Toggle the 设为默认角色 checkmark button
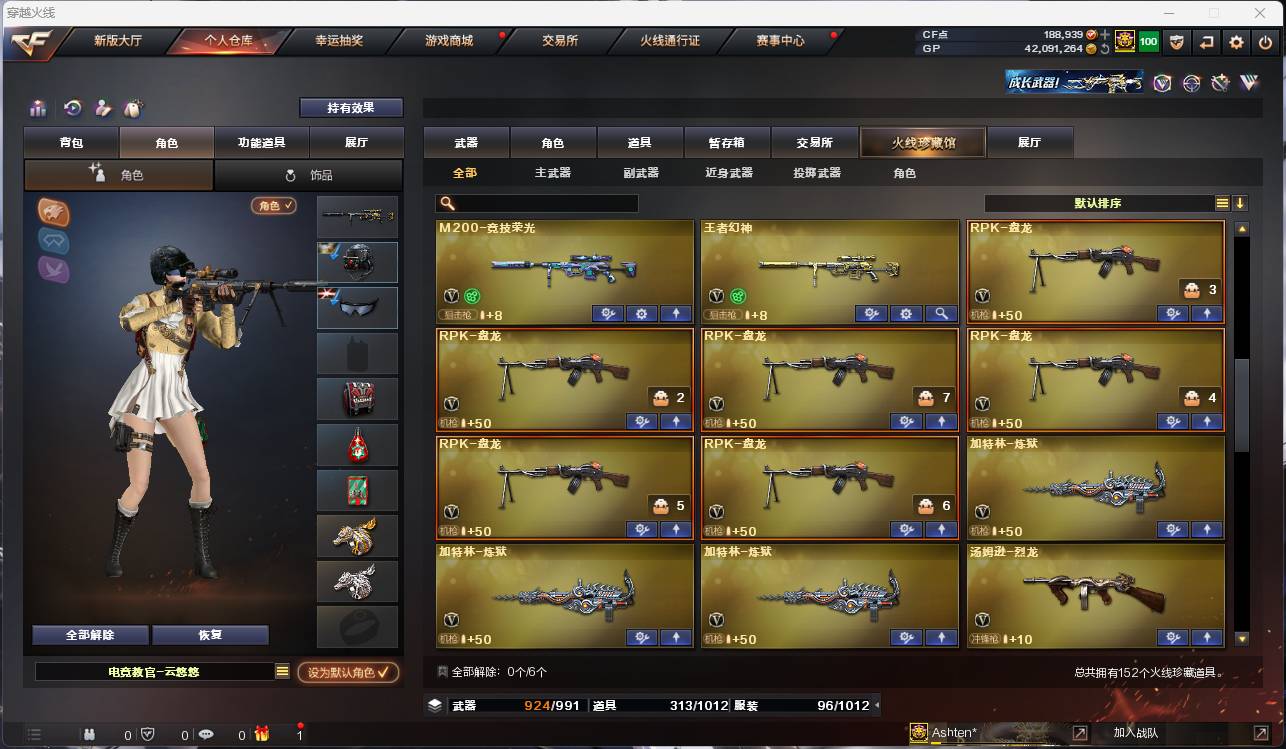Image resolution: width=1286 pixels, height=749 pixels. click(347, 672)
